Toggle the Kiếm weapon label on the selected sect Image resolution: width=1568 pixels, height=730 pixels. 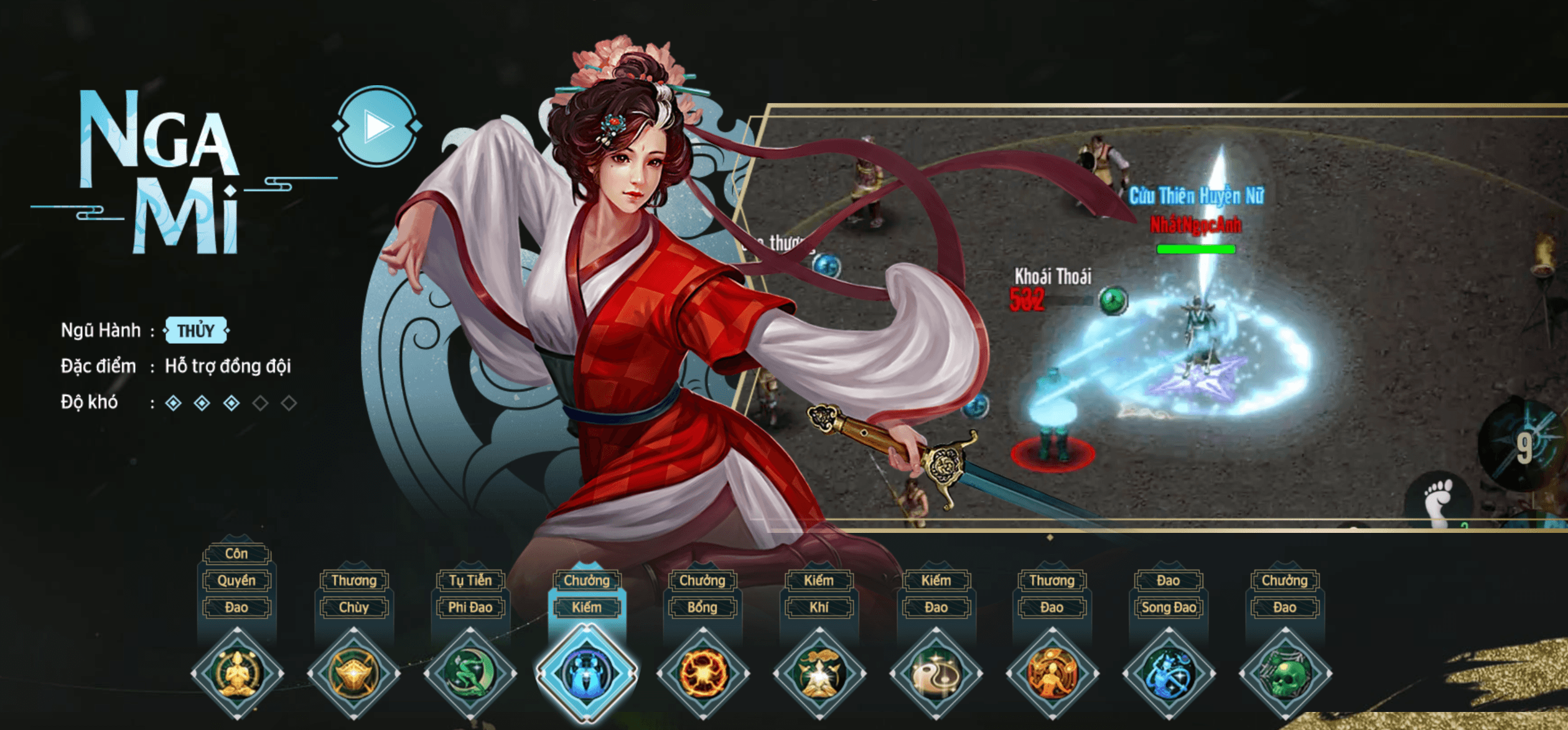pyautogui.click(x=588, y=608)
